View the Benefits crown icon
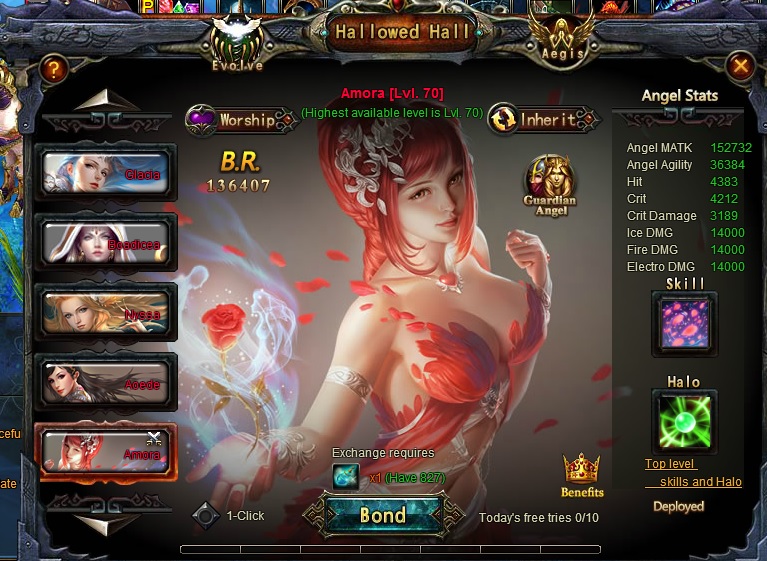 (x=582, y=474)
